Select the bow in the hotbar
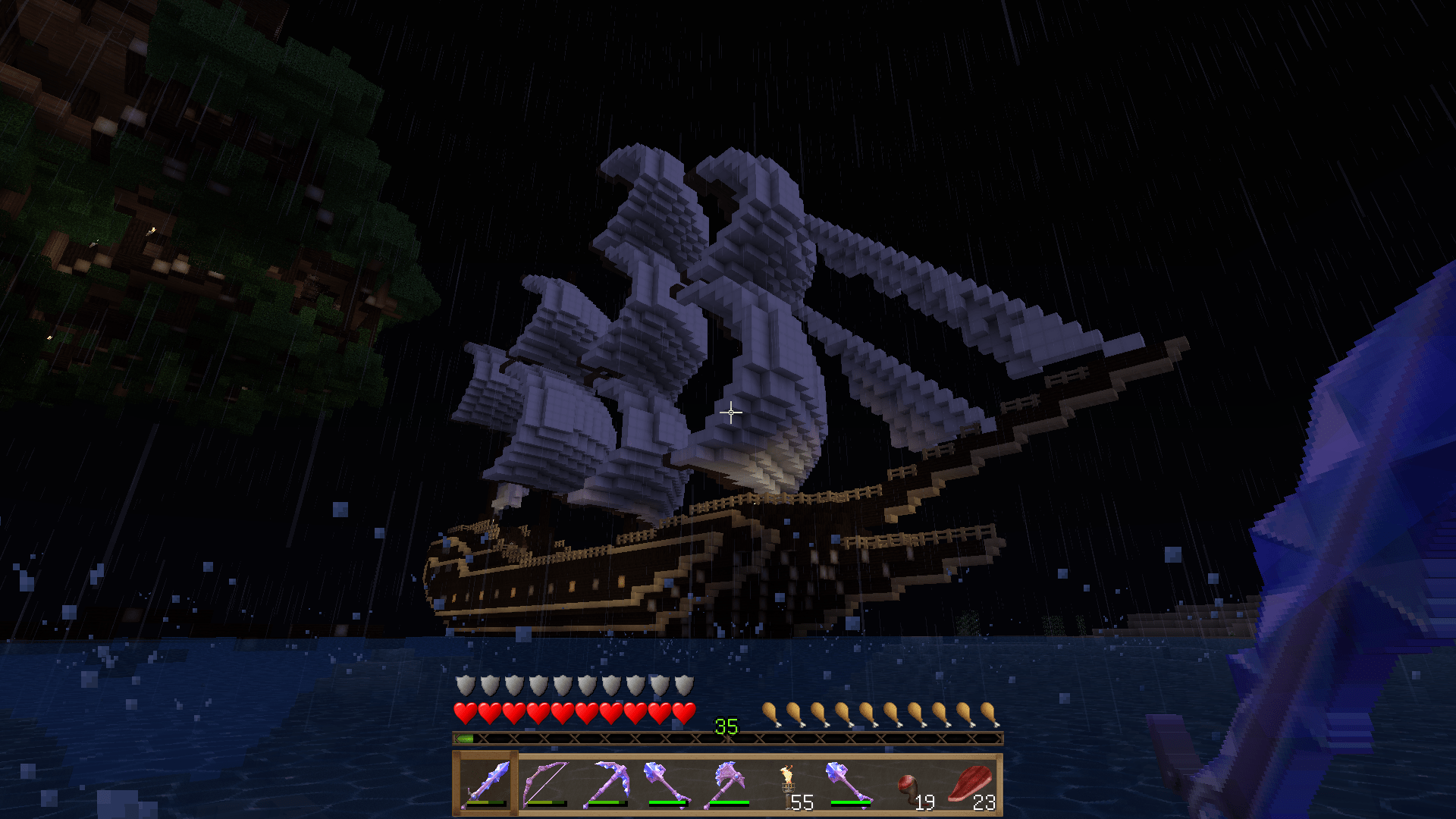The width and height of the screenshot is (1456, 819). coord(546,784)
